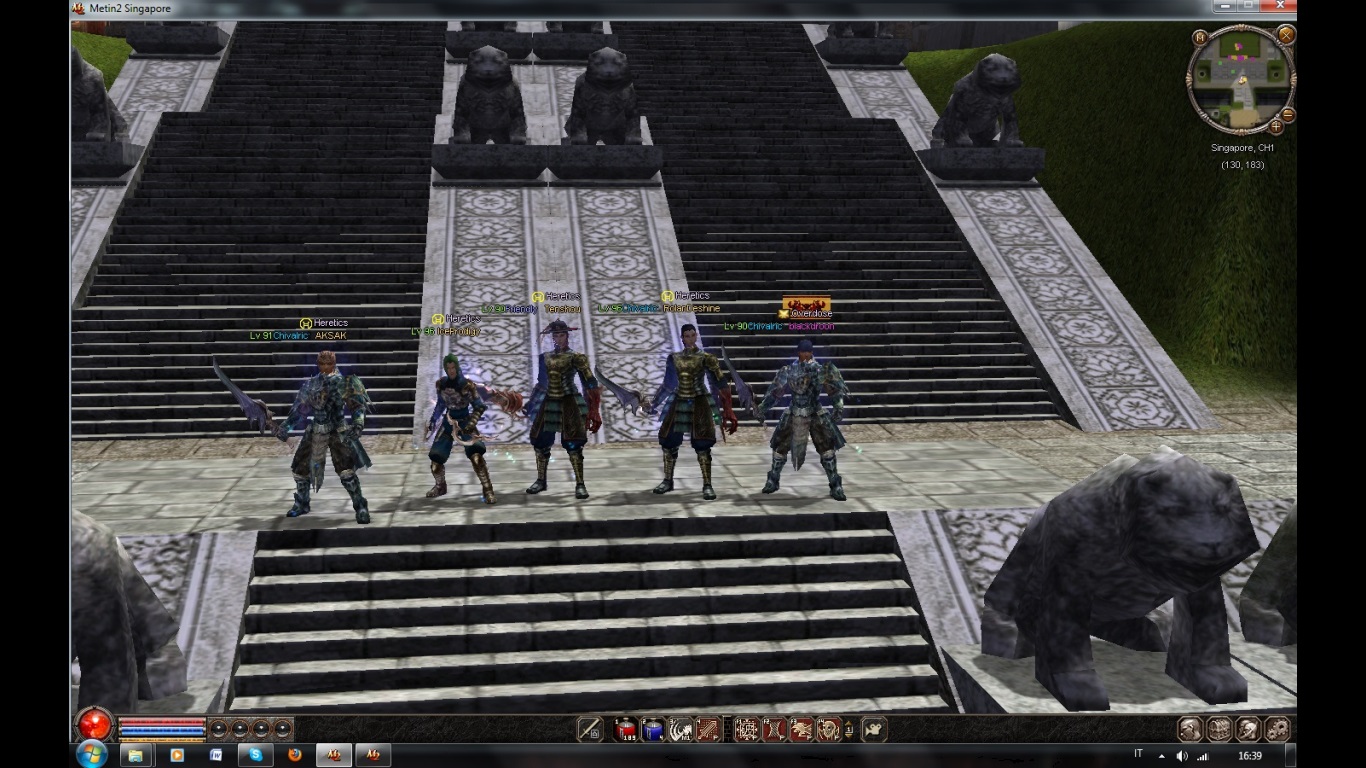Zoom out the minimap with the minus button
The height and width of the screenshot is (768, 1366).
pyautogui.click(x=1288, y=115)
